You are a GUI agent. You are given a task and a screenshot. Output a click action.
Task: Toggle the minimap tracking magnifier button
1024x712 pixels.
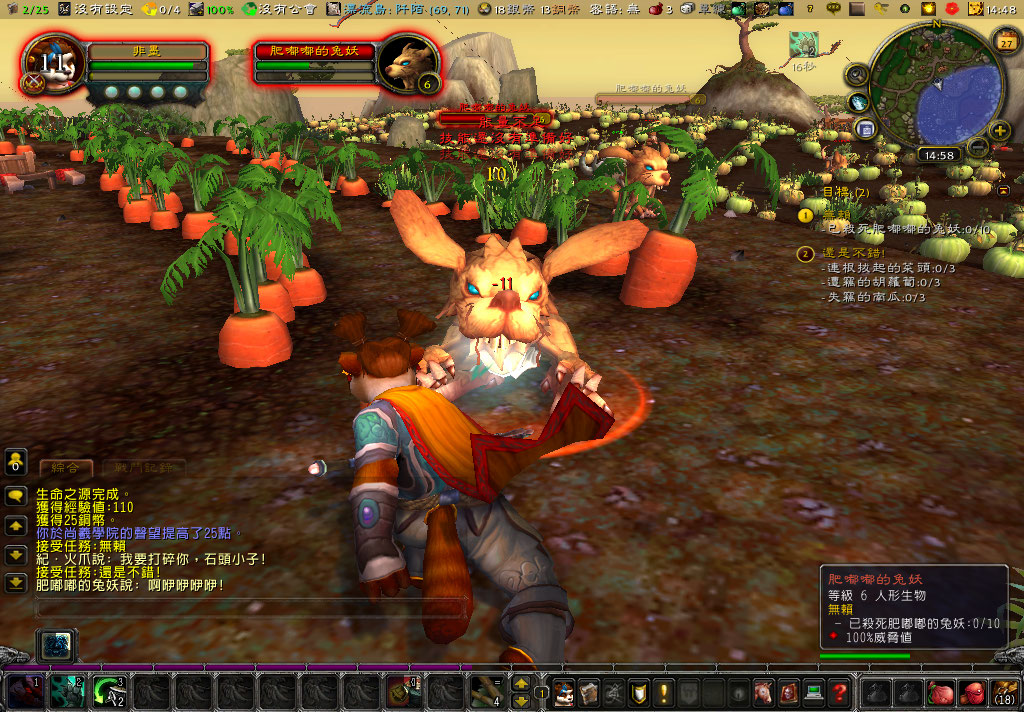click(x=856, y=74)
